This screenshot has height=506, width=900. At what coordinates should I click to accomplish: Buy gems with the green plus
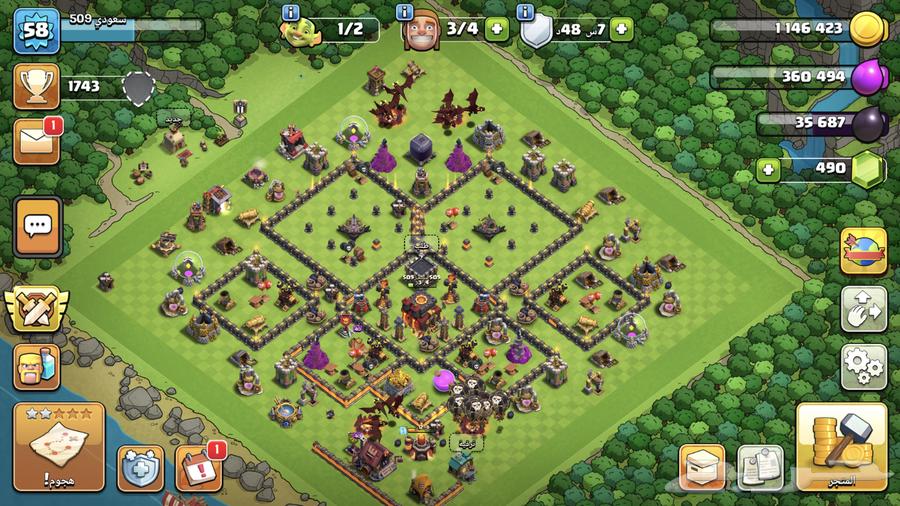[x=769, y=168]
